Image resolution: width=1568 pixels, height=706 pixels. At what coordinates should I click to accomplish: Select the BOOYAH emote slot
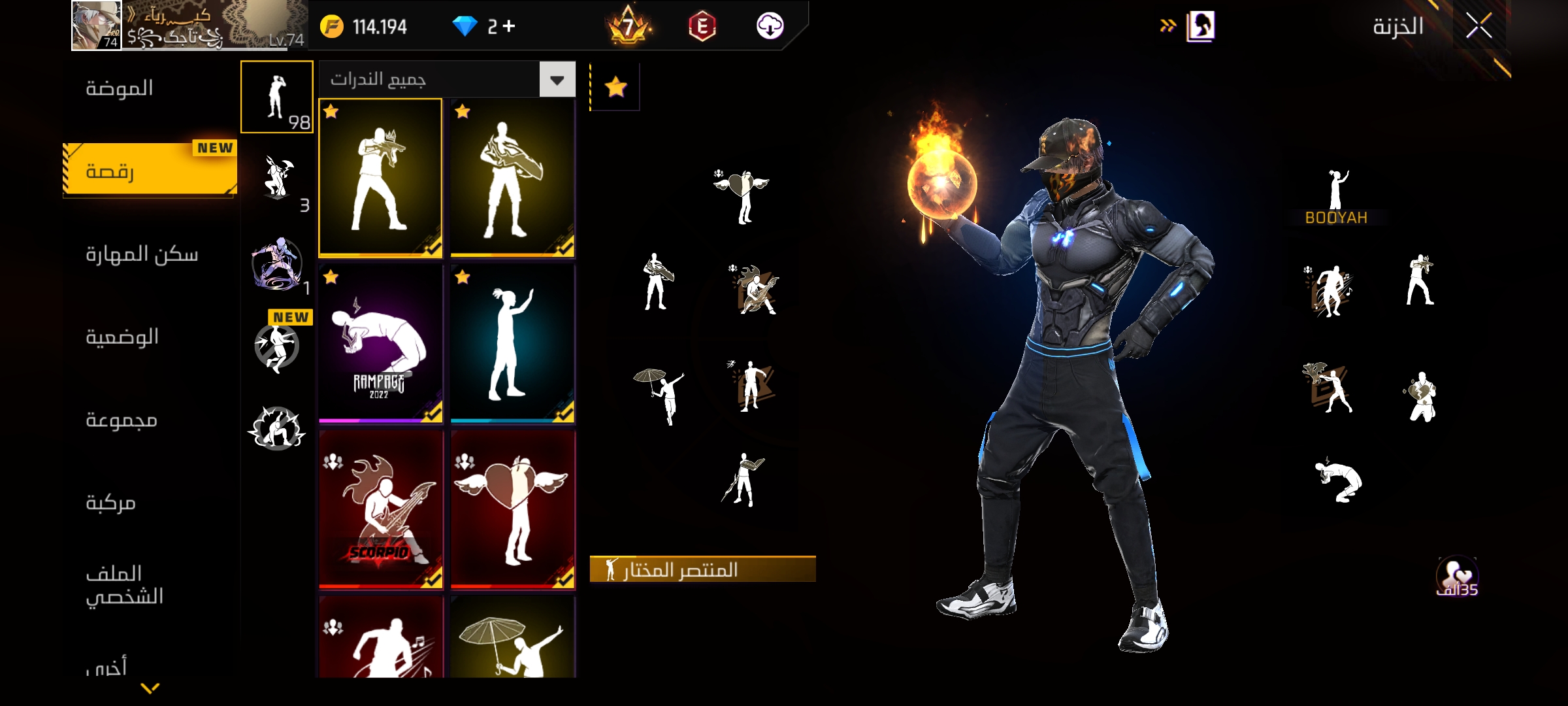click(x=1337, y=196)
